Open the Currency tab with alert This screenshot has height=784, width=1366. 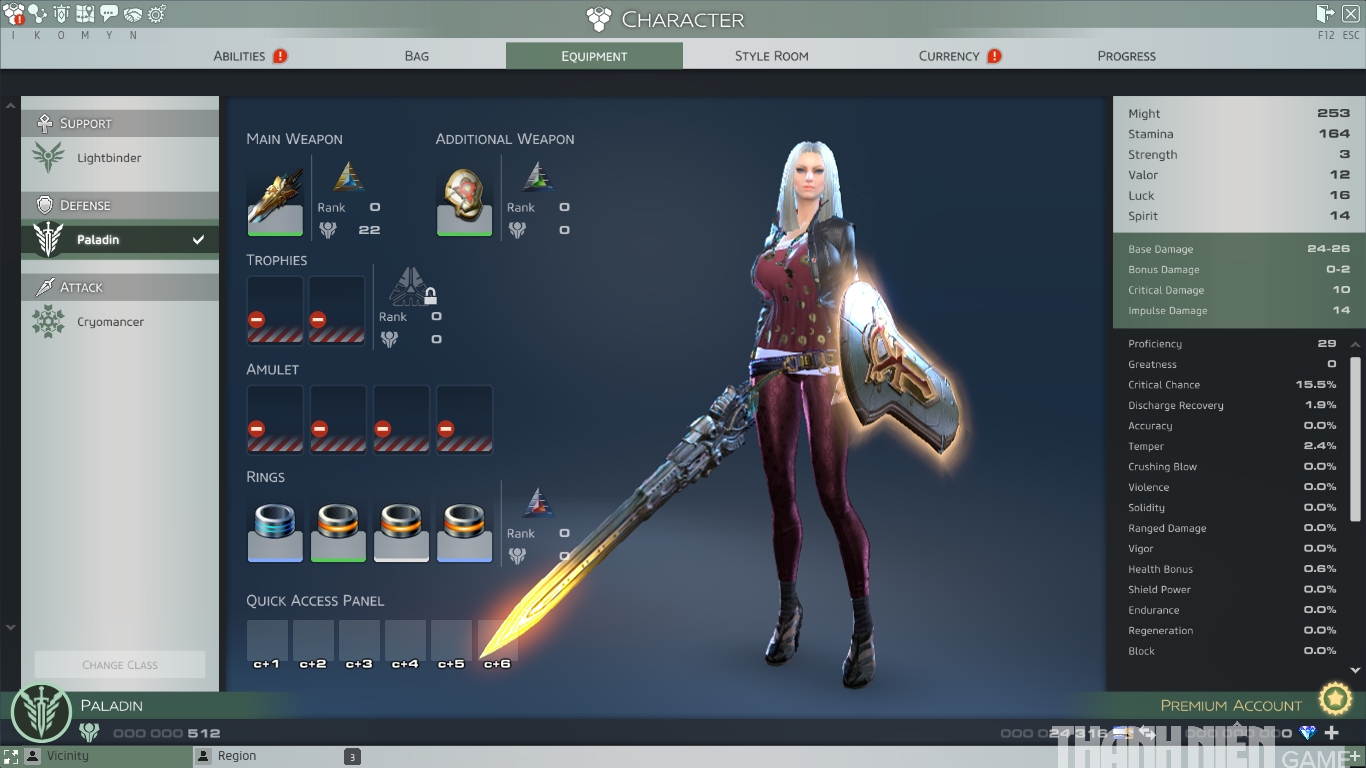(948, 56)
